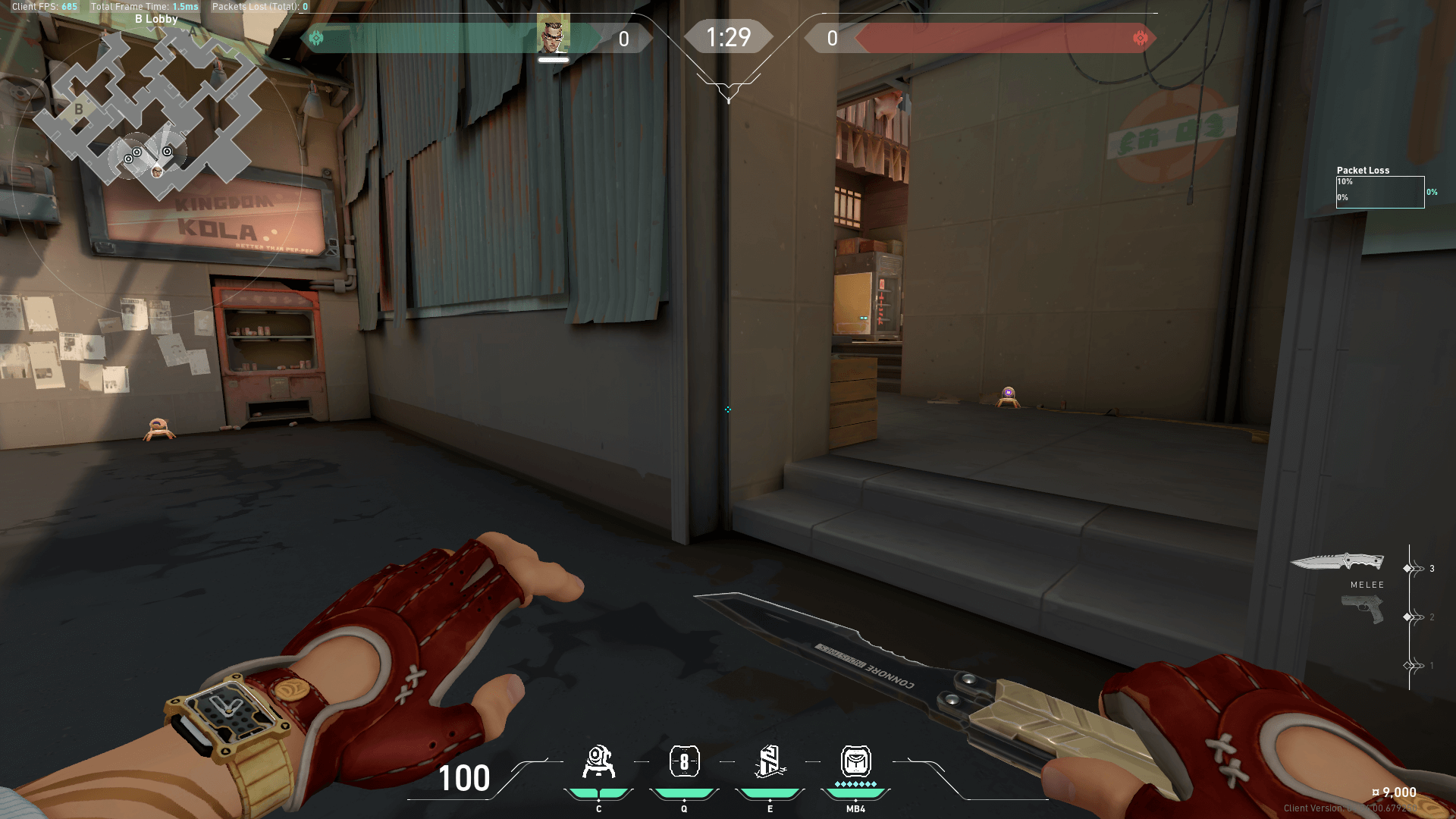Switch to the pistol sidearm slot
Screen dimensions: 1456x819
click(1362, 609)
